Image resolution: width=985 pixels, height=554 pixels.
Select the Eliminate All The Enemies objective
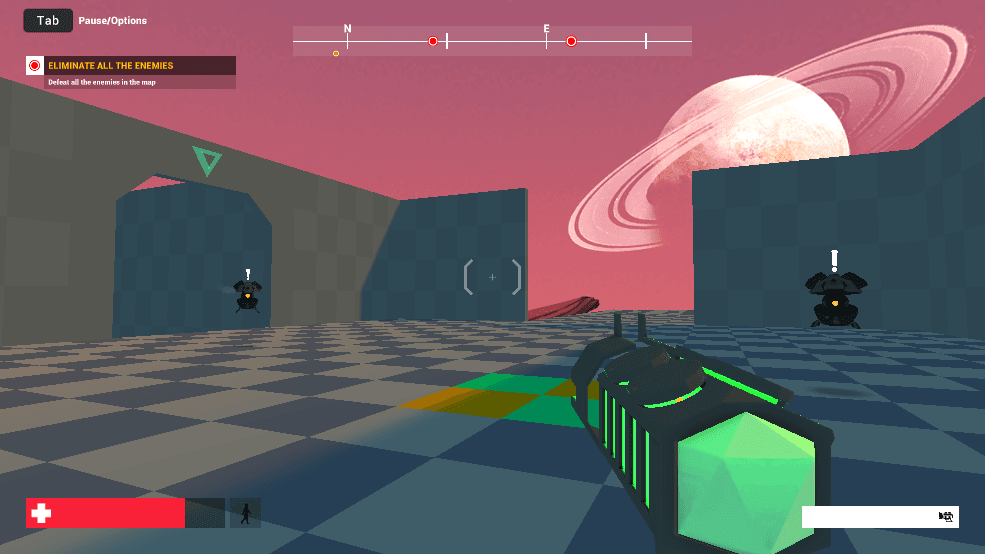(130, 66)
